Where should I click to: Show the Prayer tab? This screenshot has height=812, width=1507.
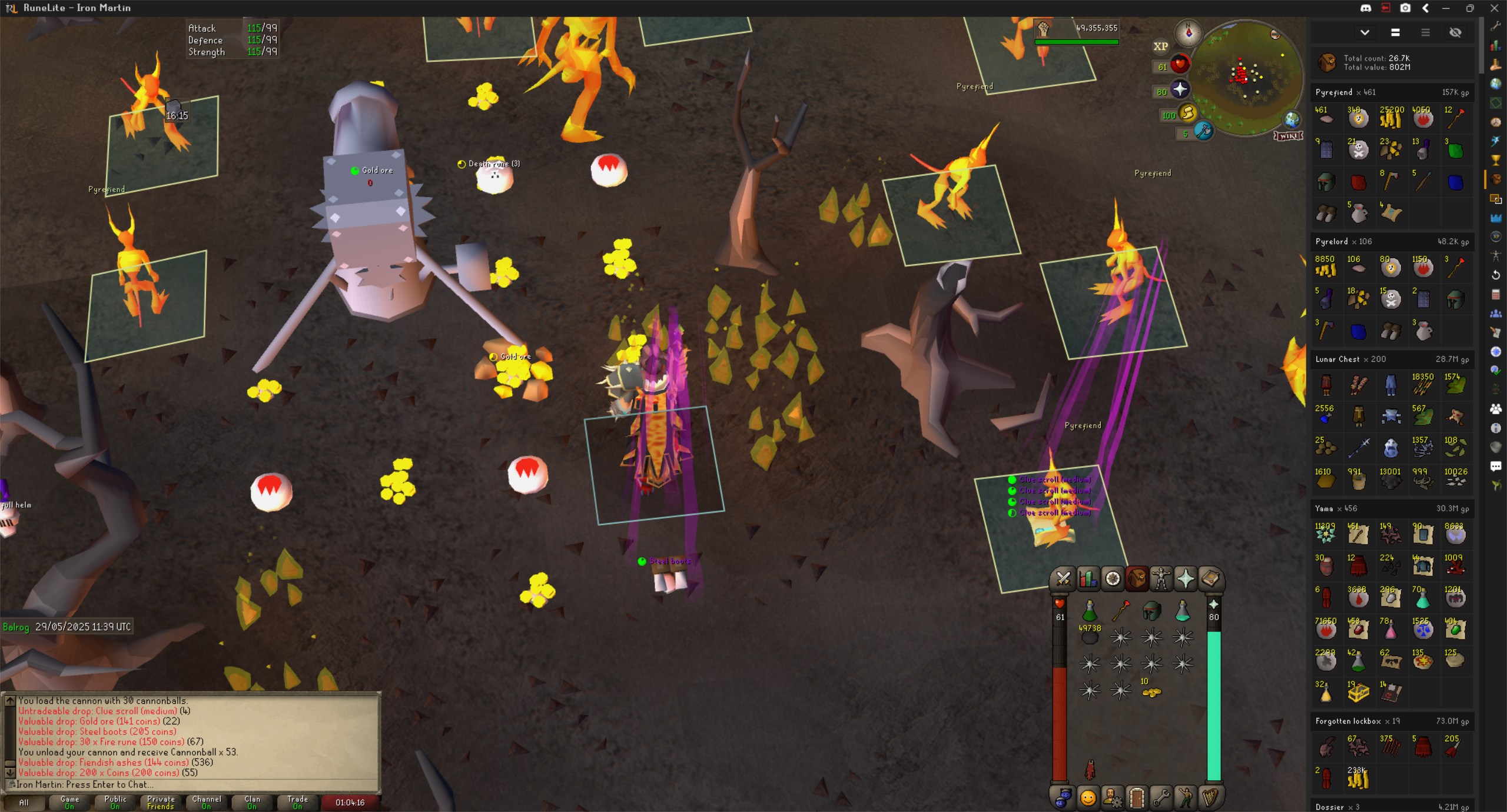point(1186,579)
